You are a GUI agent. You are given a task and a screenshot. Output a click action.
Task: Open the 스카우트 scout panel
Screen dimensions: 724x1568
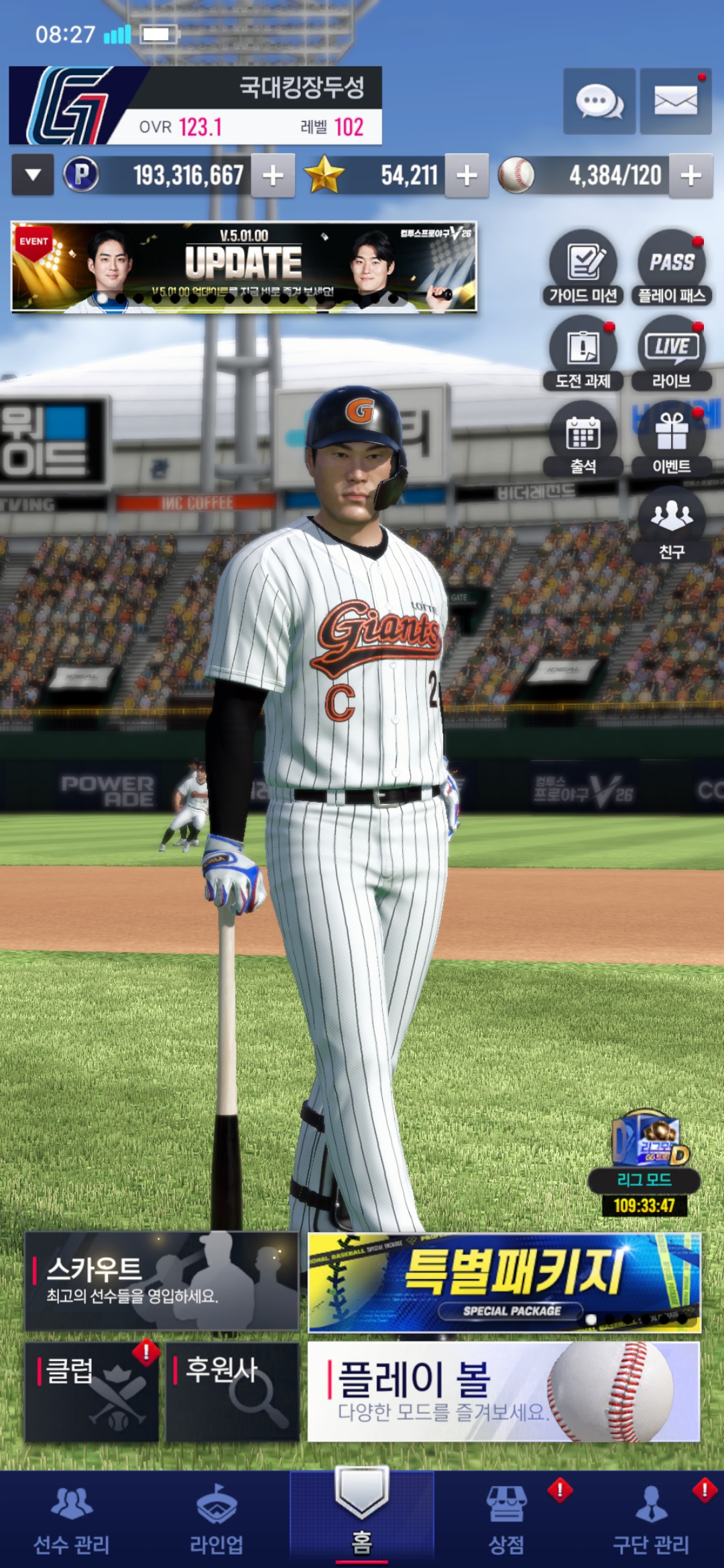click(162, 1281)
